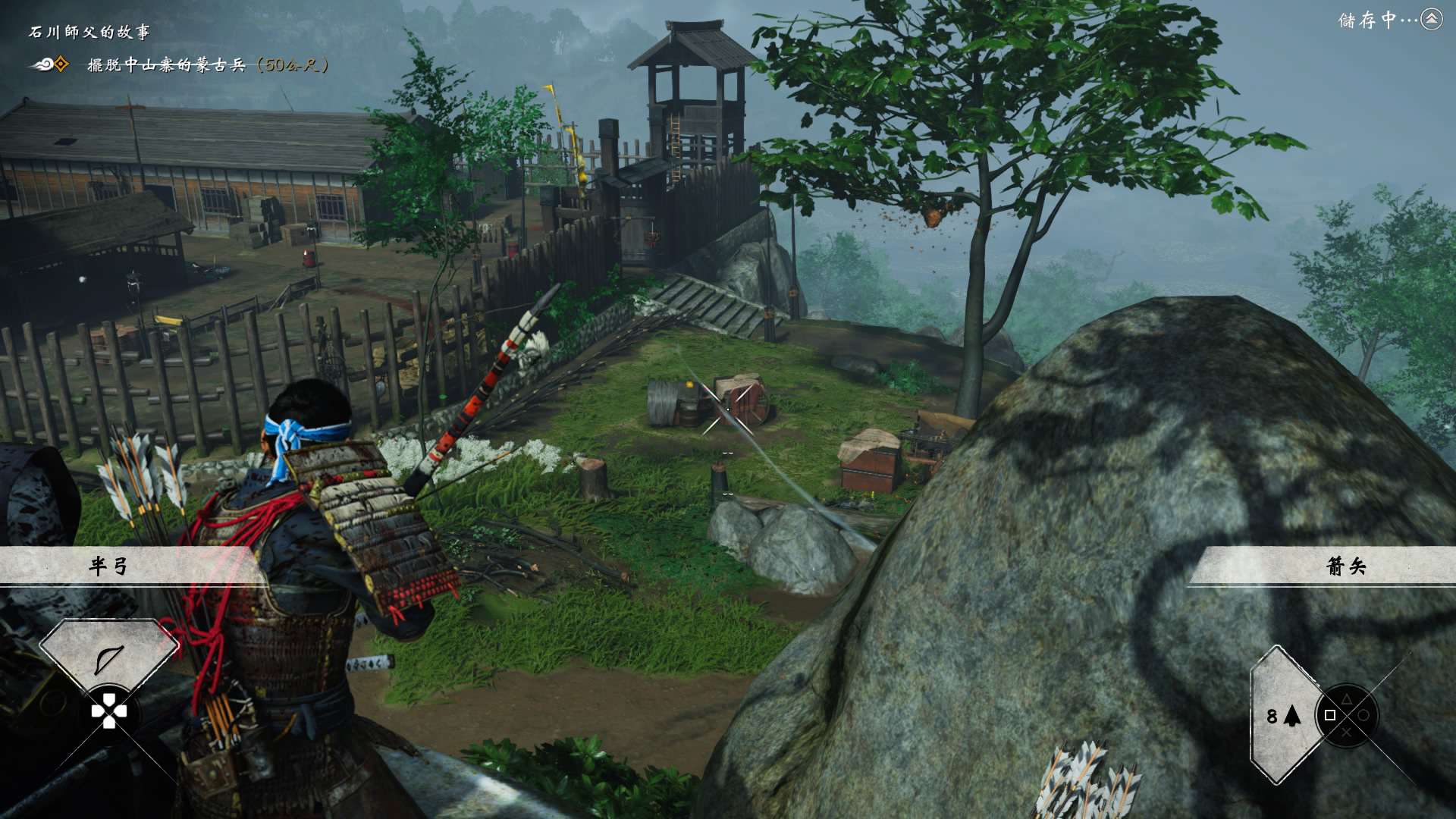Click the 箭矢 ammo label banner
Screen dimensions: 1456x819
(x=1345, y=566)
